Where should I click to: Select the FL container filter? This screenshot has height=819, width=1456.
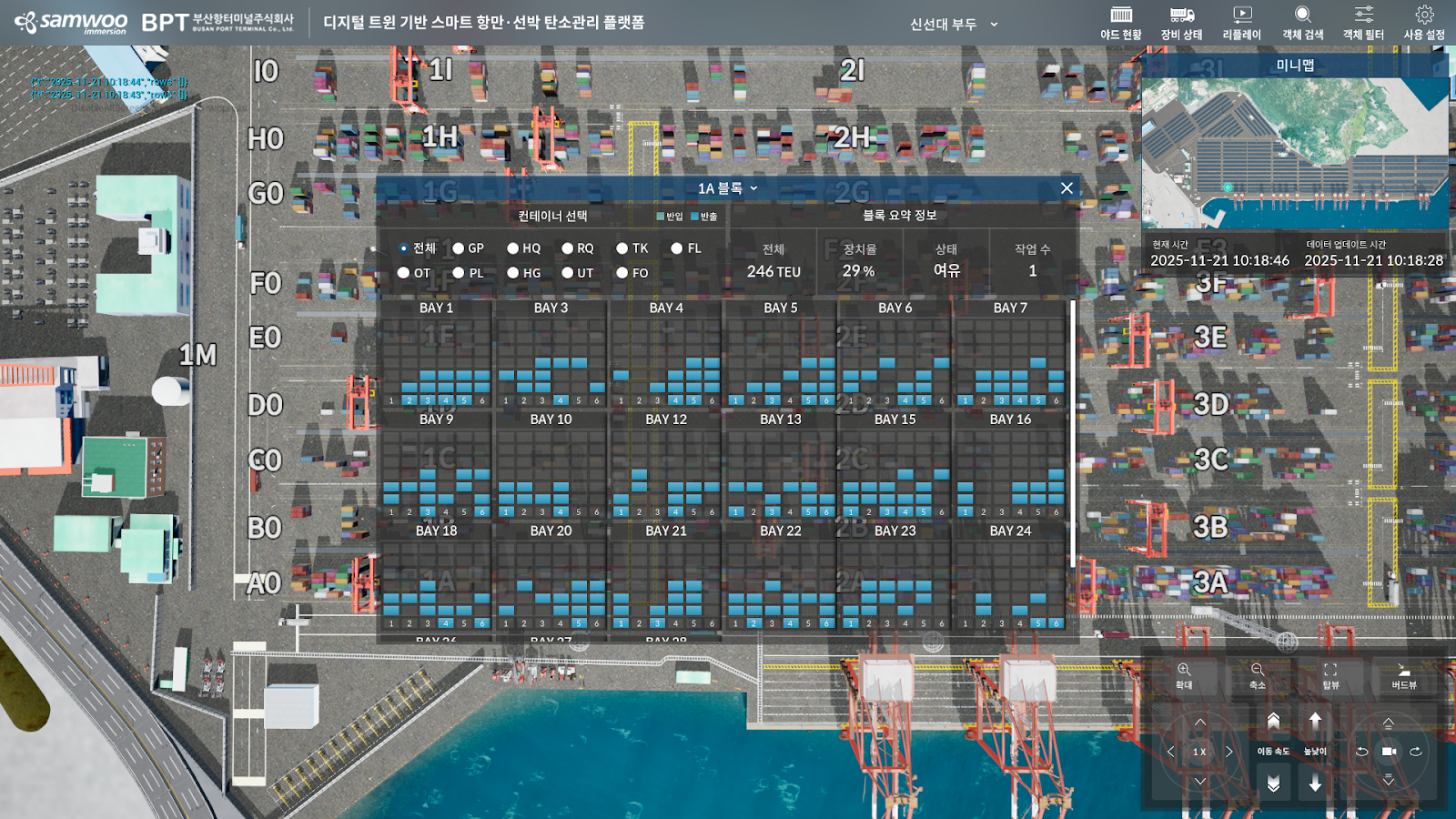677,248
